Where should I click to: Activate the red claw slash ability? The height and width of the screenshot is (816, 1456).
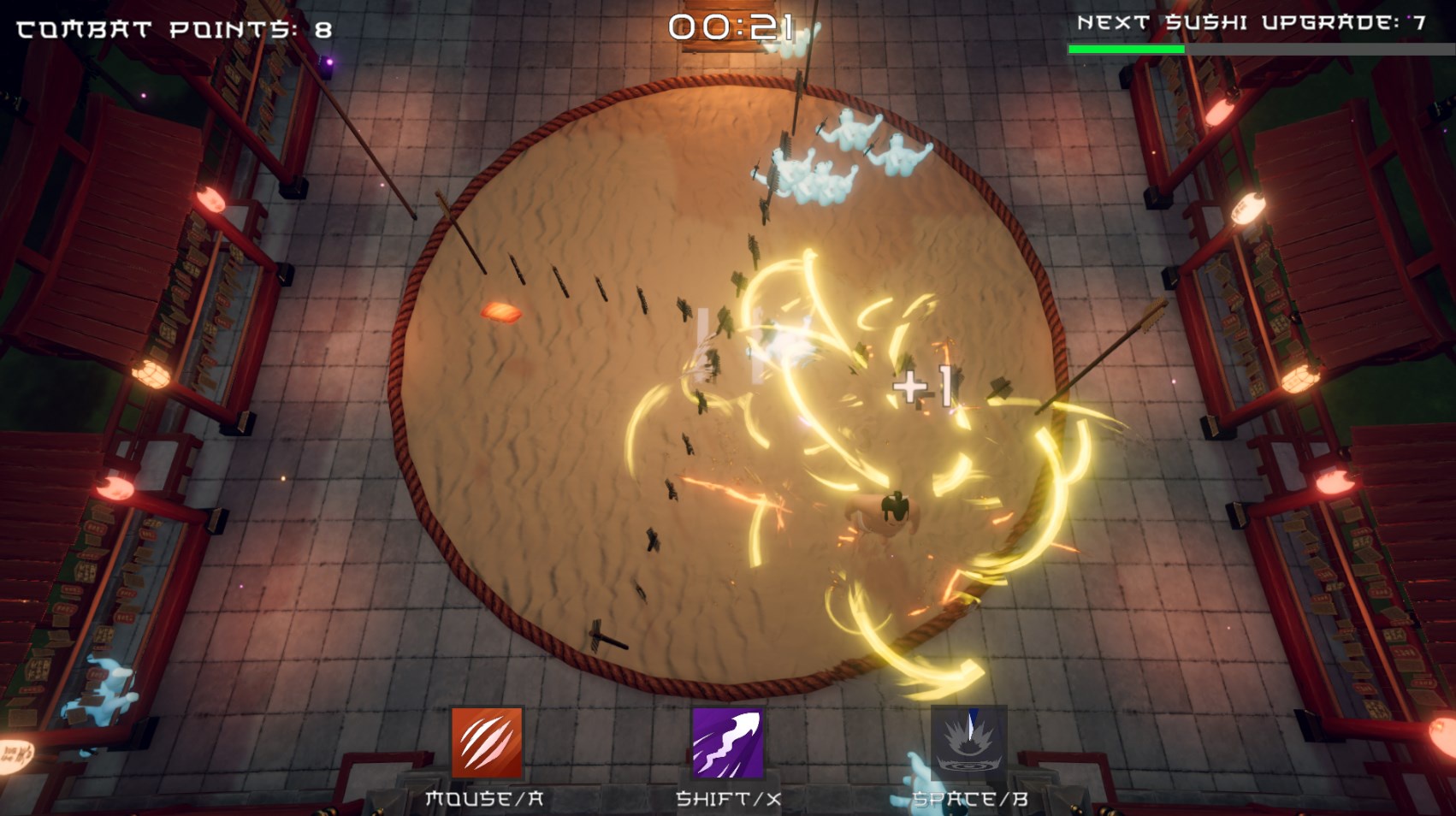pyautogui.click(x=487, y=742)
